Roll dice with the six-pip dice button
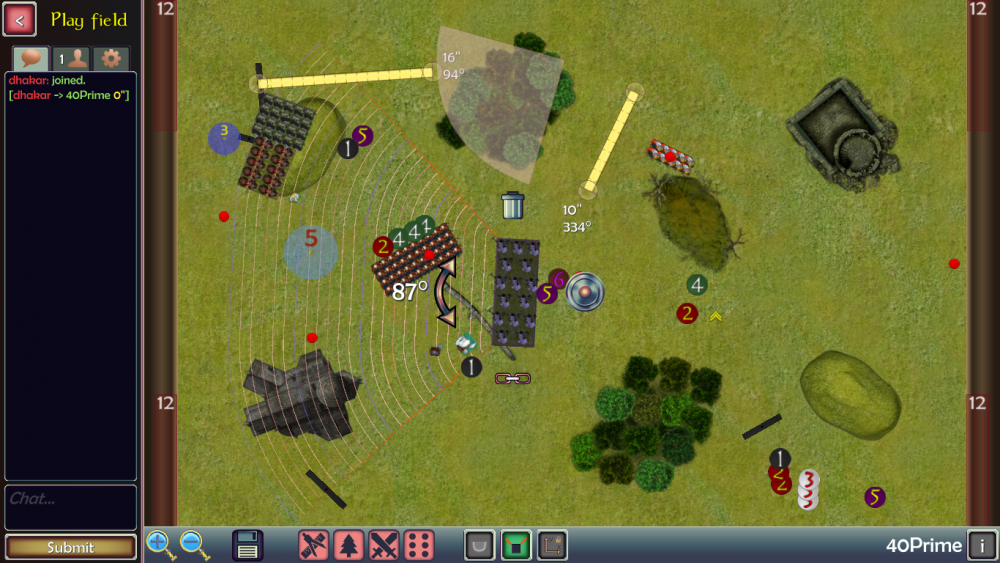This screenshot has width=1000, height=563. 419,545
